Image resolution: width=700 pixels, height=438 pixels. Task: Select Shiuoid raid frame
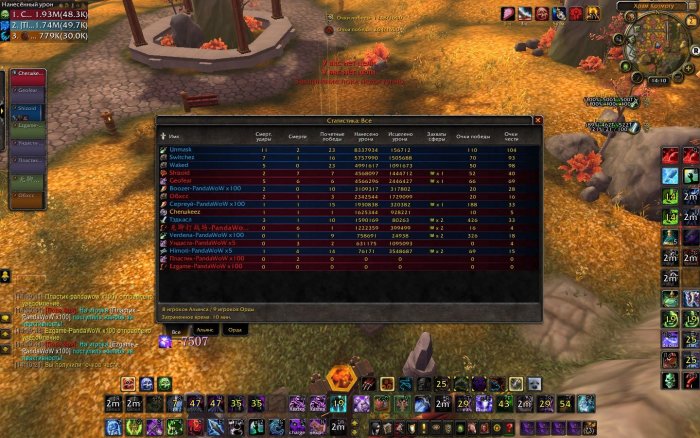click(x=27, y=108)
